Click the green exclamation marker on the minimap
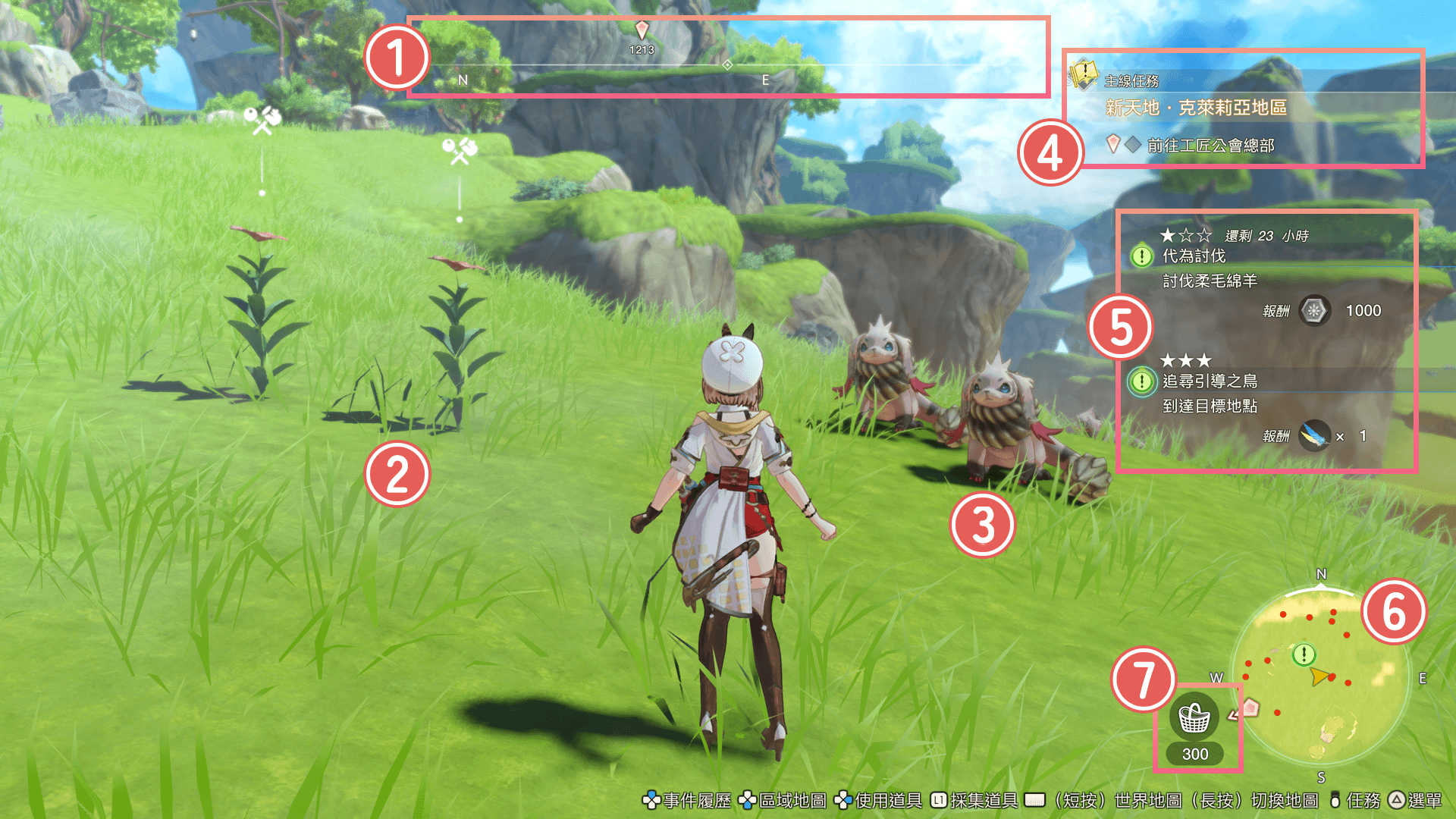This screenshot has height=819, width=1456. pos(1304,654)
